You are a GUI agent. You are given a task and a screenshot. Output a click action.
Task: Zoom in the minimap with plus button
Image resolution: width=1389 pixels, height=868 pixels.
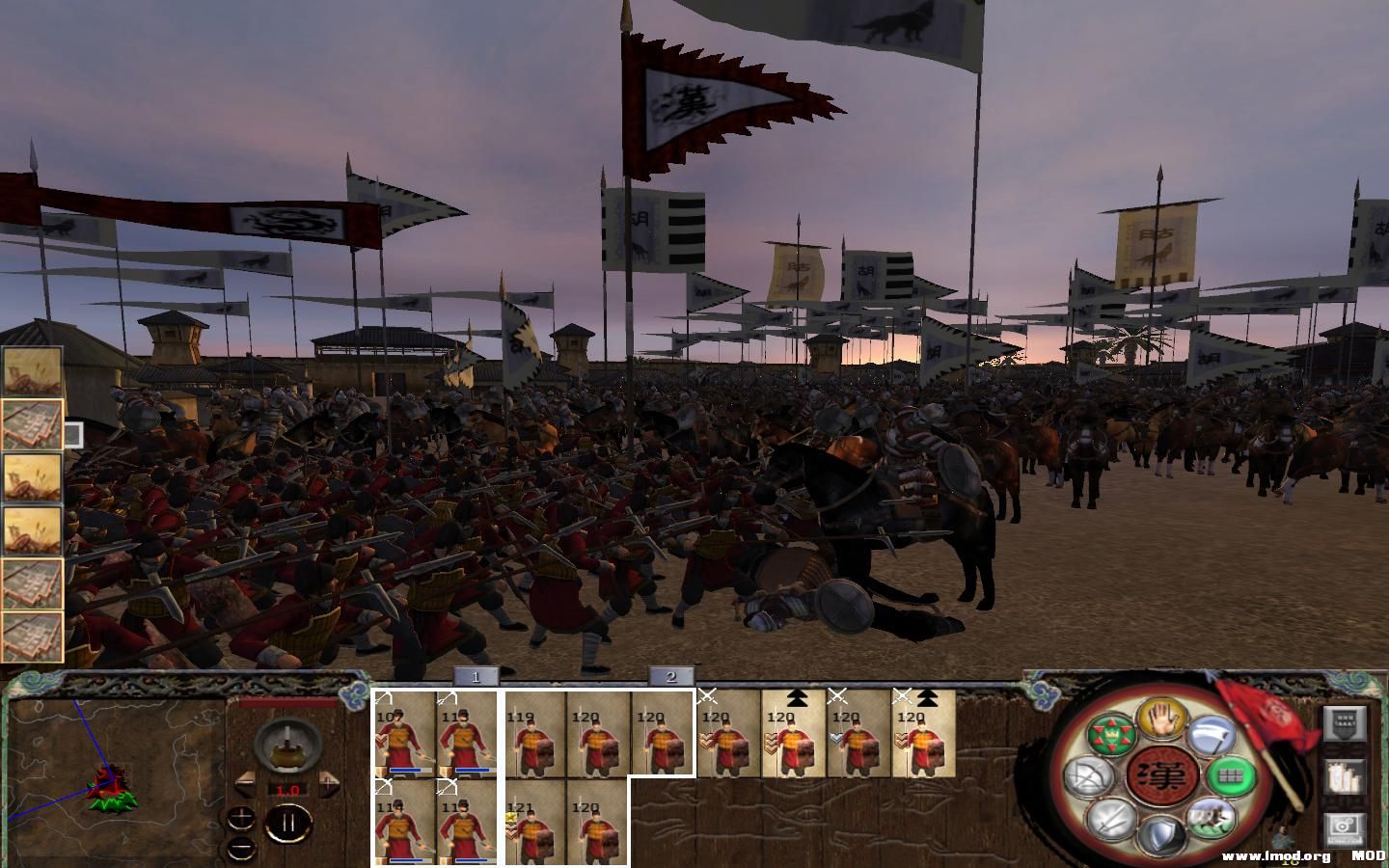click(240, 819)
